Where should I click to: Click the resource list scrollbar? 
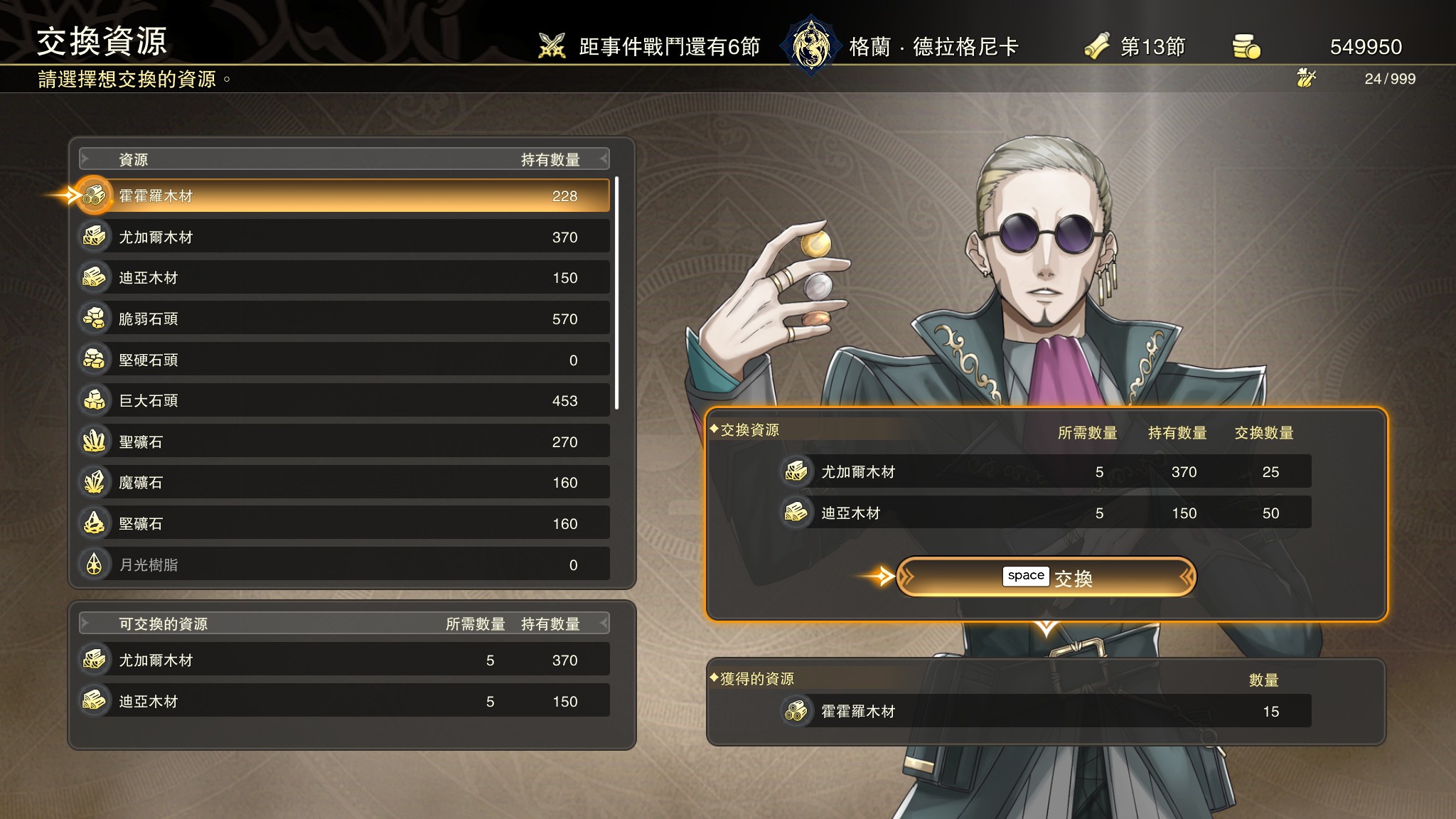(x=616, y=293)
